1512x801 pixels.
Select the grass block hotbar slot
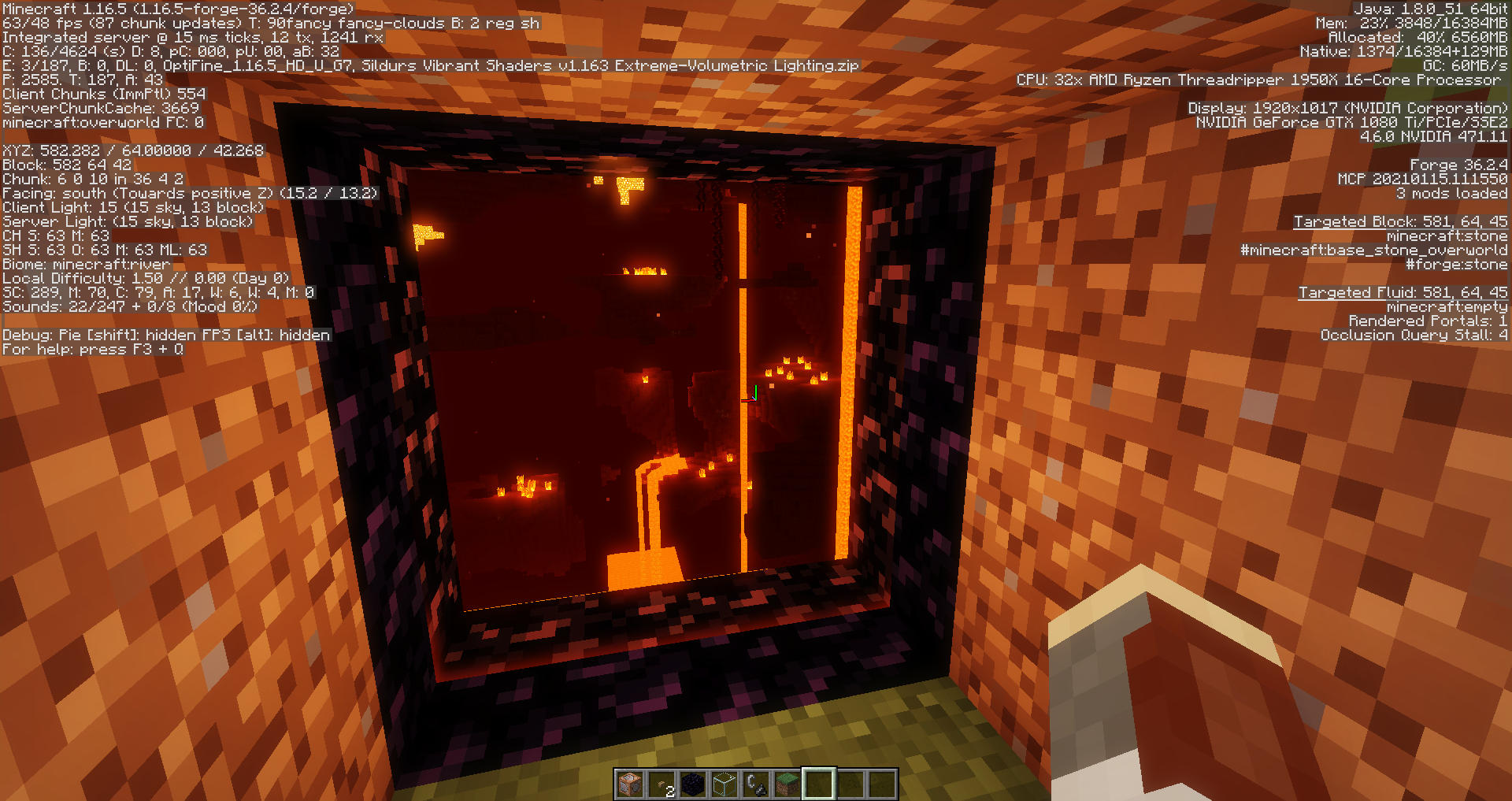pyautogui.click(x=787, y=784)
